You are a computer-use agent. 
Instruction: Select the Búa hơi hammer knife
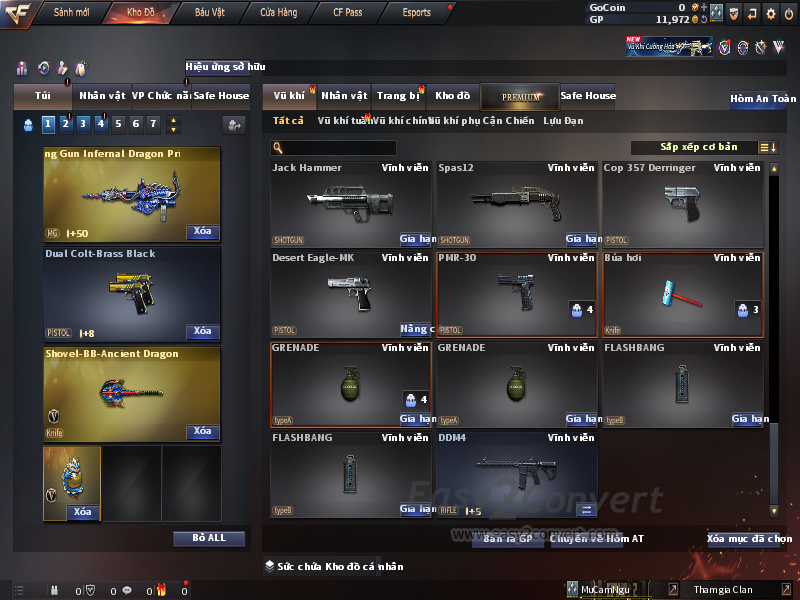click(x=682, y=293)
